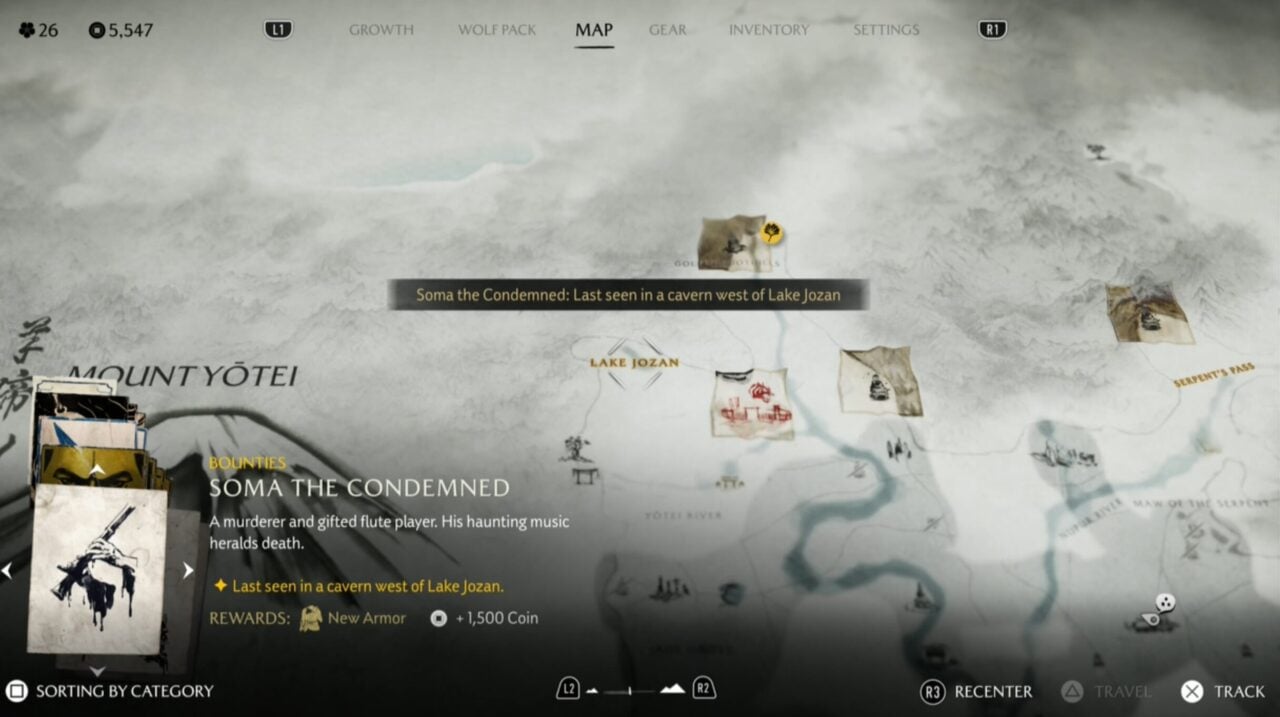Click the down arrow below the bounty card
The height and width of the screenshot is (717, 1280).
[x=97, y=671]
